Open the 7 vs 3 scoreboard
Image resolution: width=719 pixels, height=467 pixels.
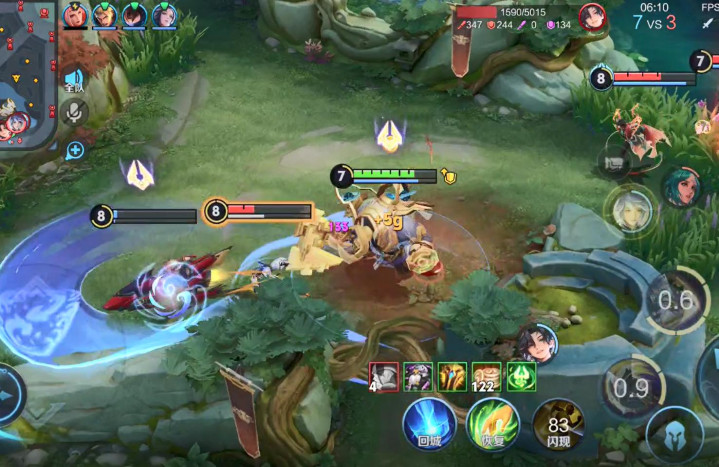(x=654, y=22)
